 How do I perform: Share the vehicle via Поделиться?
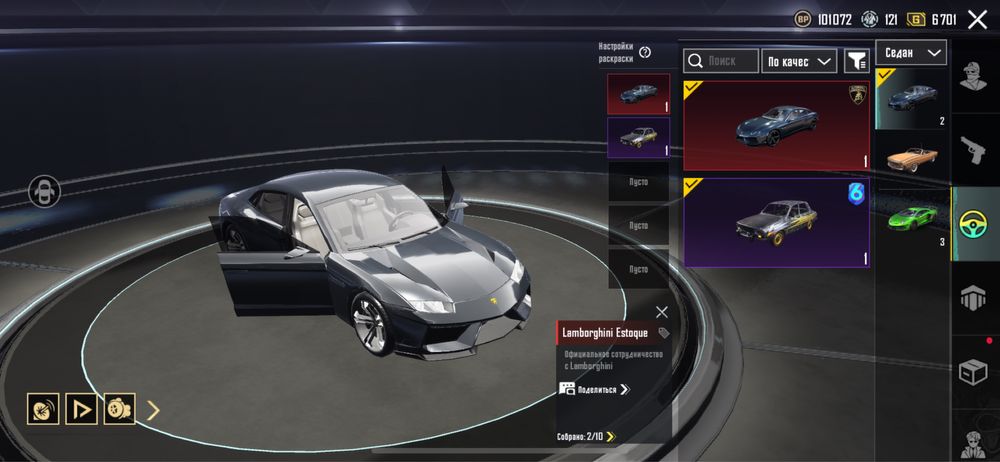click(595, 389)
